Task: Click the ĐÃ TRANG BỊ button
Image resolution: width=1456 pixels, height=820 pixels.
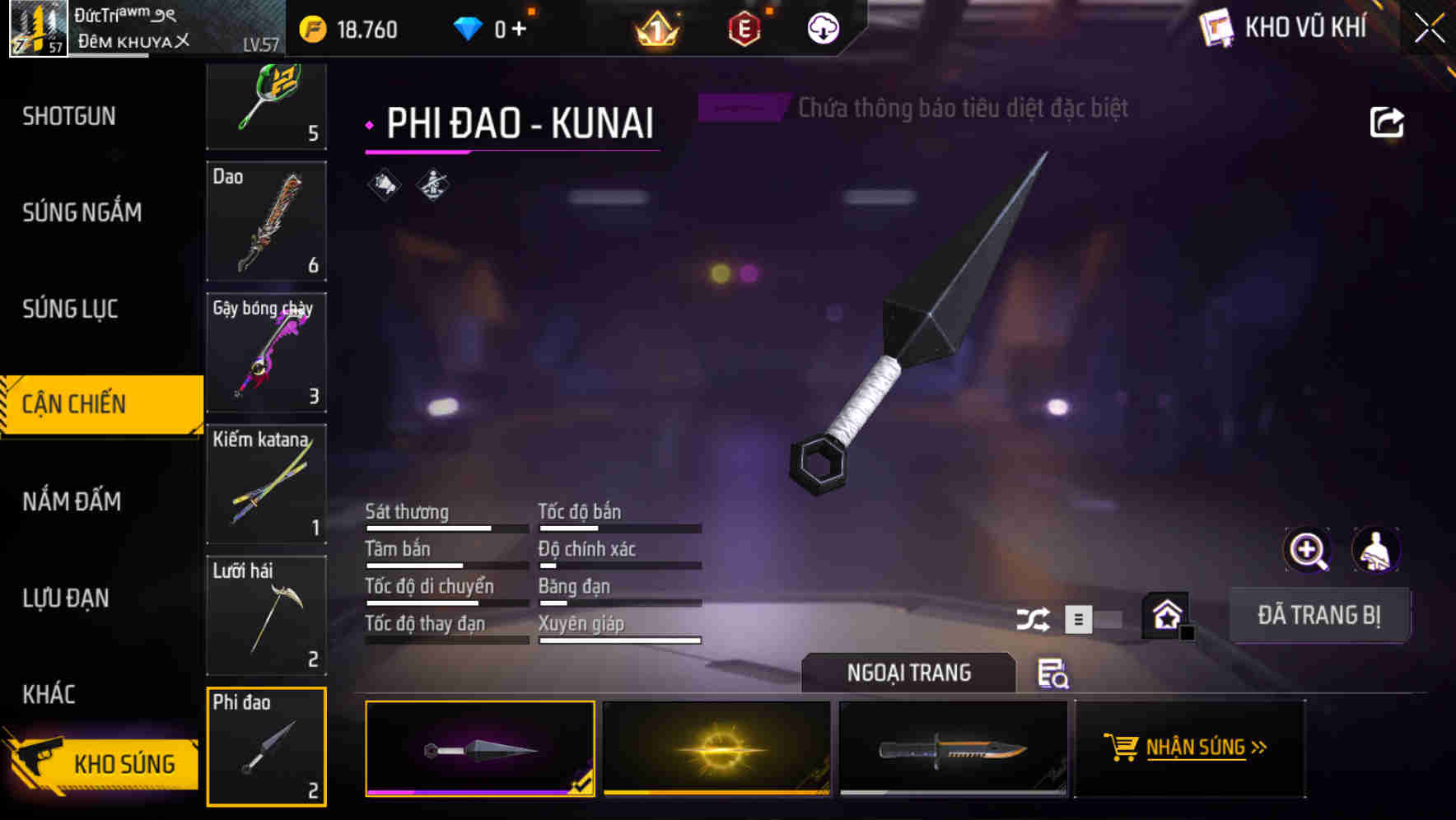Action: point(1320,614)
